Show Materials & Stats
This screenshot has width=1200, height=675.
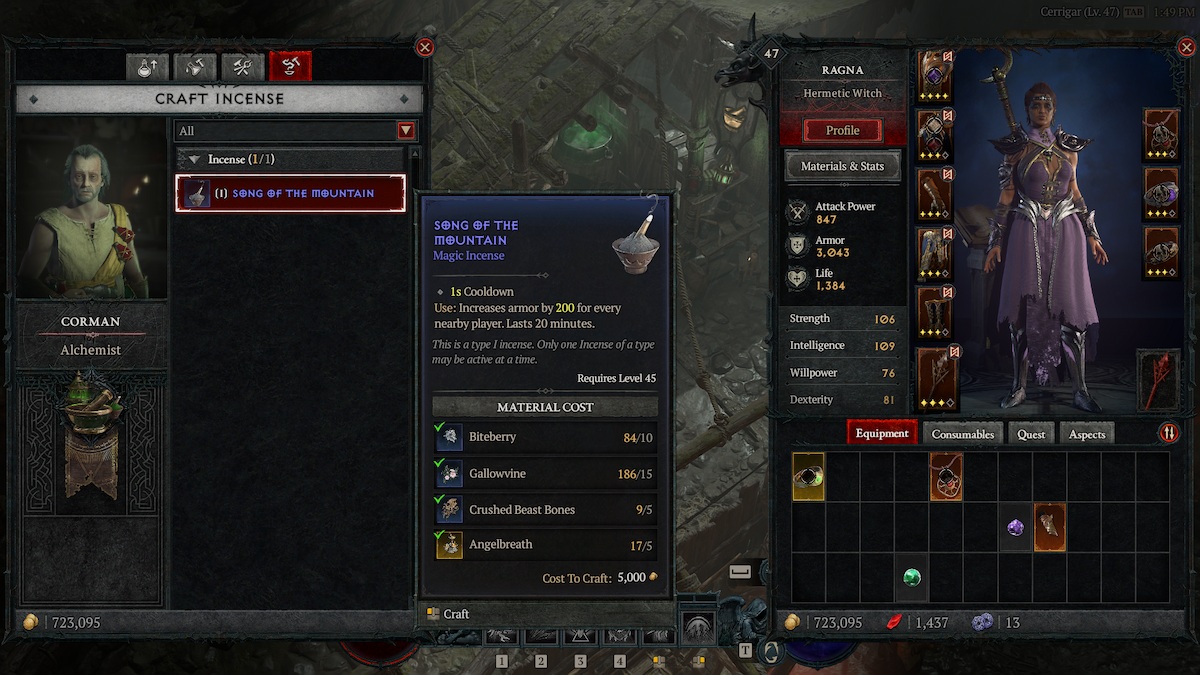[842, 166]
